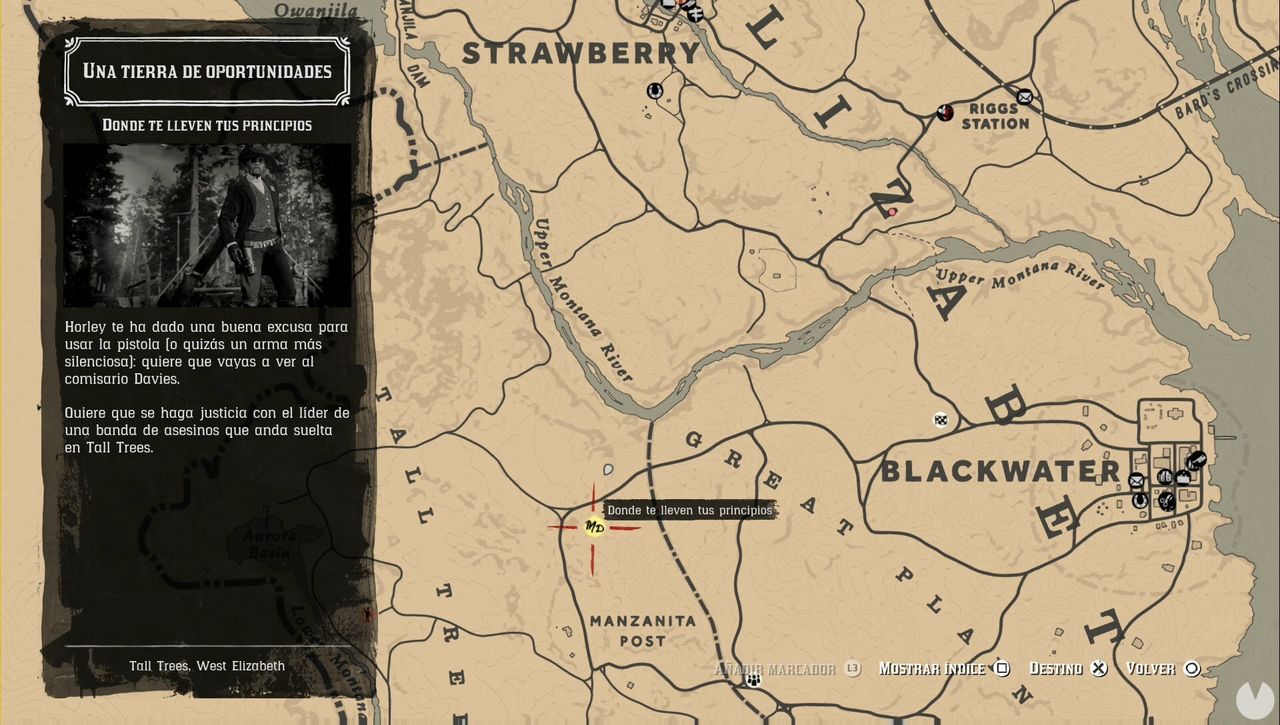Click the yellow MD mission marker icon

click(x=593, y=527)
